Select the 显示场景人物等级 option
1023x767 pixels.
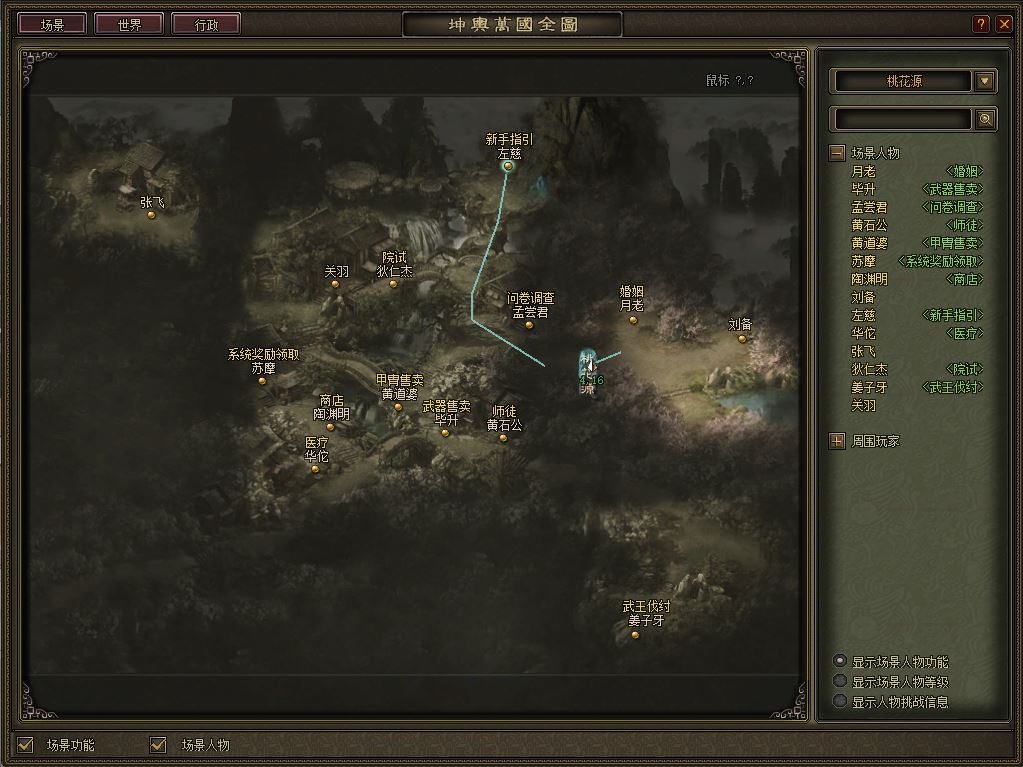(x=840, y=681)
